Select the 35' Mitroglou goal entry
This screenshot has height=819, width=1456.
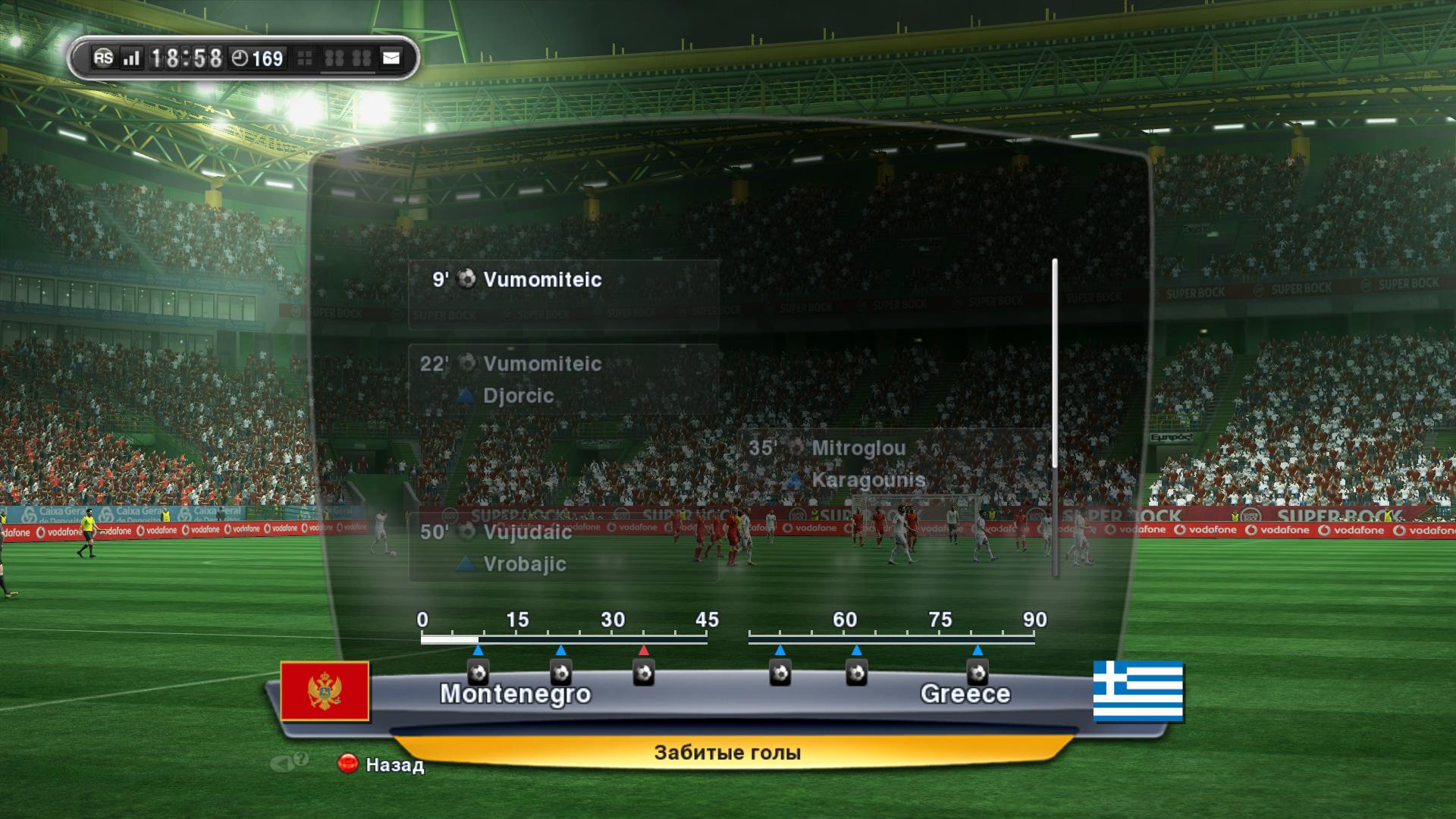coord(893,463)
